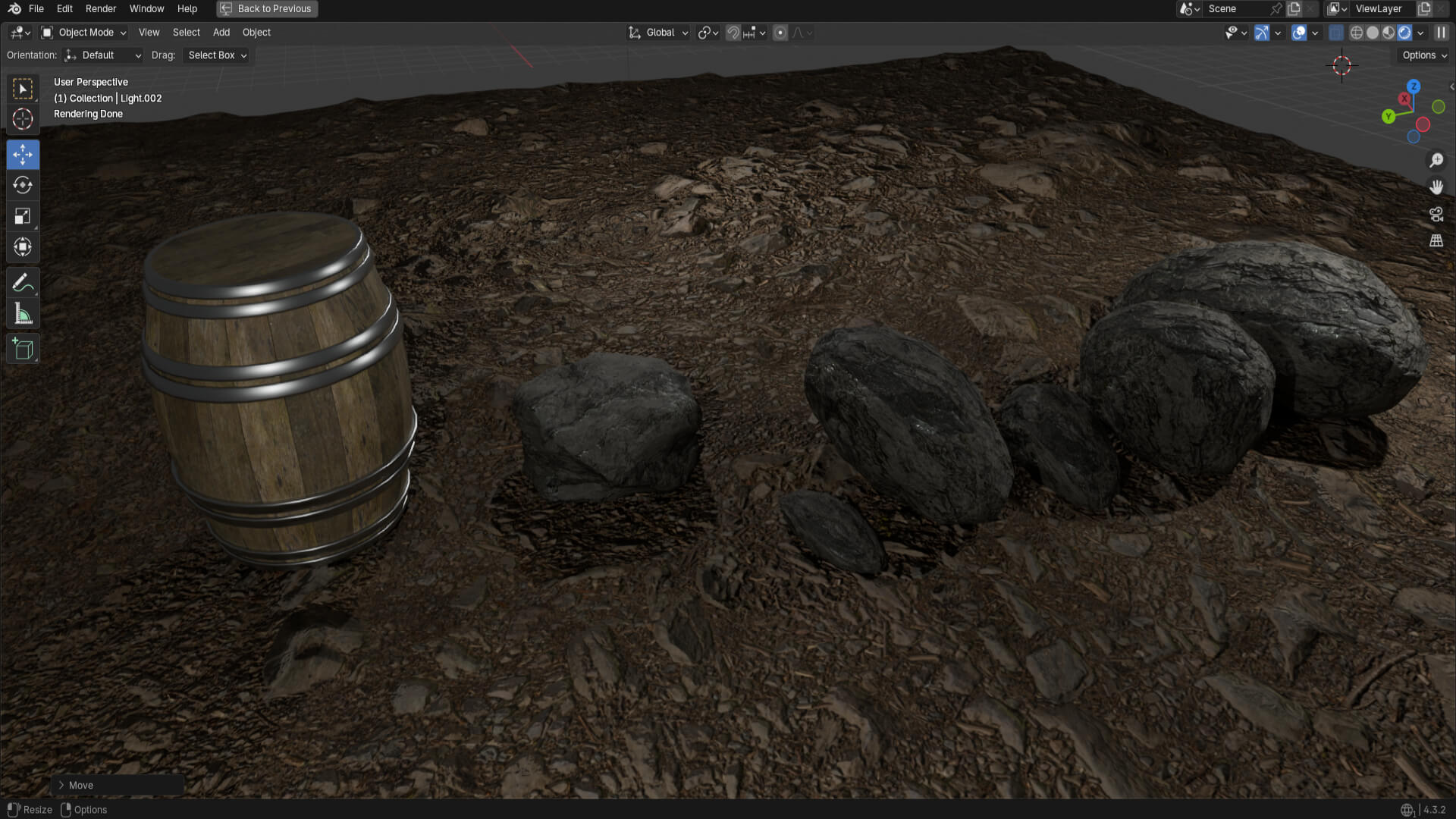Open the Orientation Default dropdown
The height and width of the screenshot is (819, 1456).
(x=103, y=55)
